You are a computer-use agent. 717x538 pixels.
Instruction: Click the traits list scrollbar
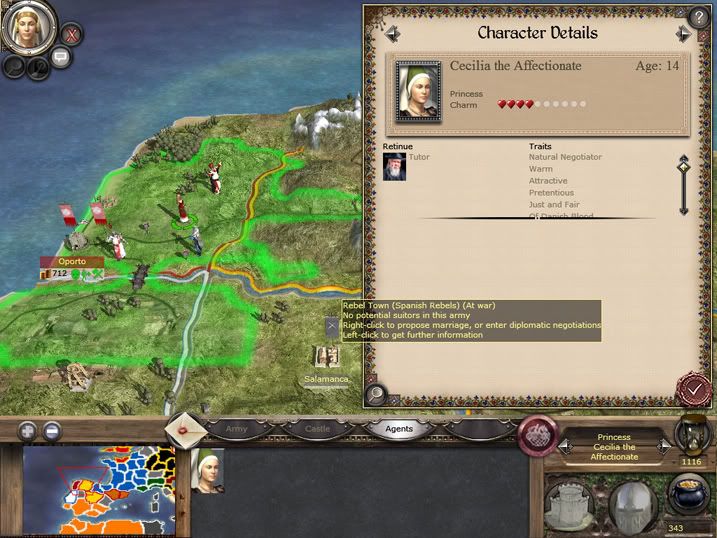pyautogui.click(x=684, y=184)
